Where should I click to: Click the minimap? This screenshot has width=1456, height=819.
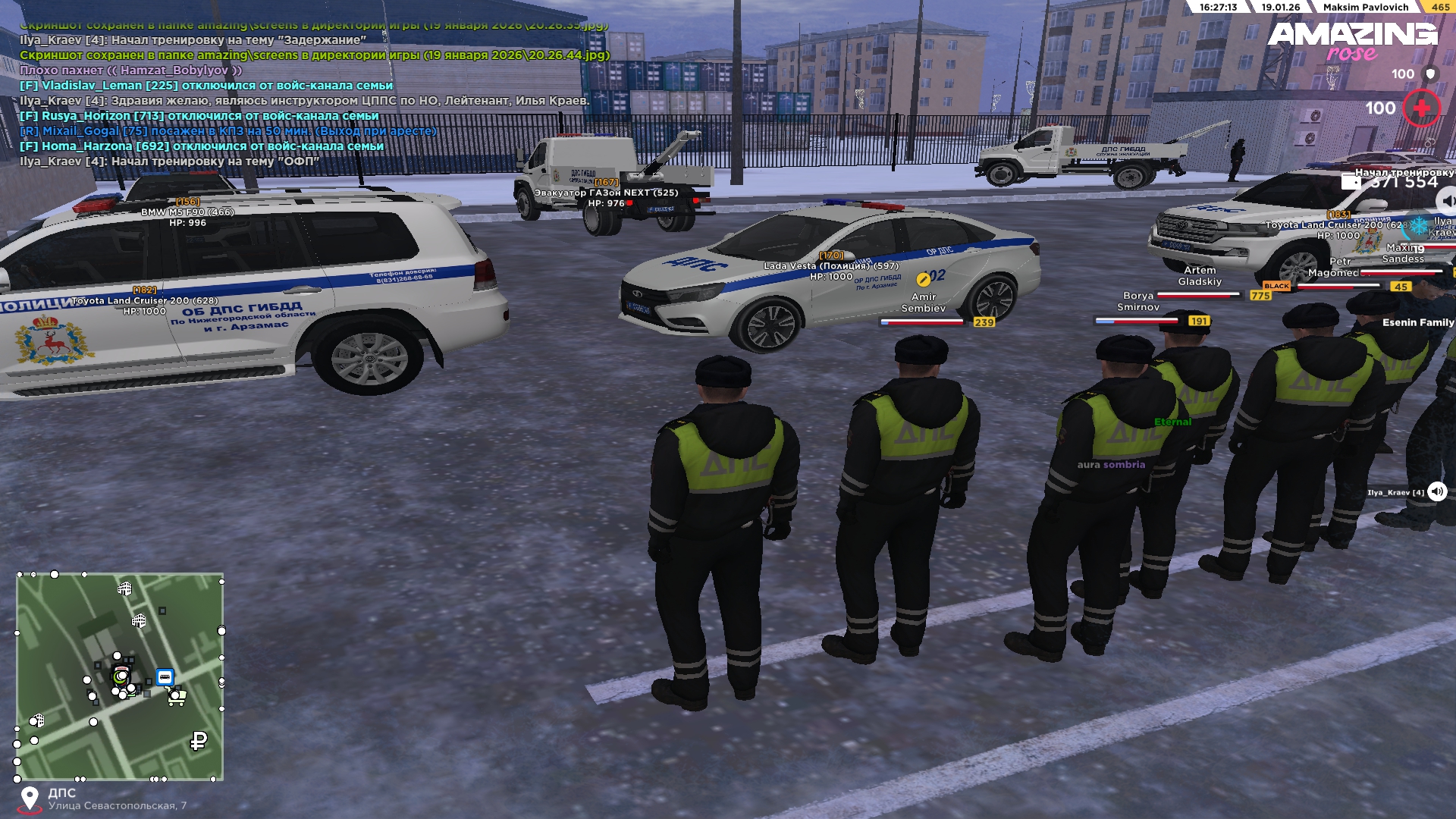tap(120, 676)
